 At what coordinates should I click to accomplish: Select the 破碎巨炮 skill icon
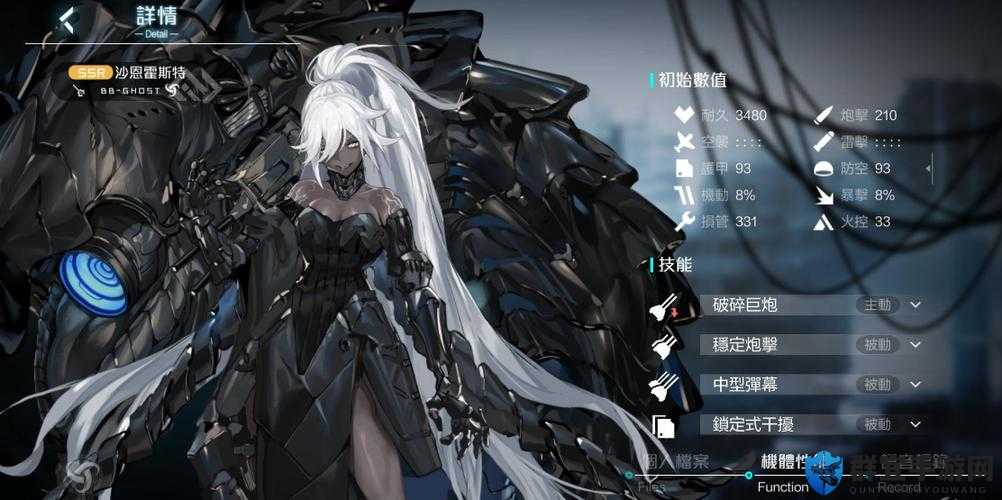665,305
